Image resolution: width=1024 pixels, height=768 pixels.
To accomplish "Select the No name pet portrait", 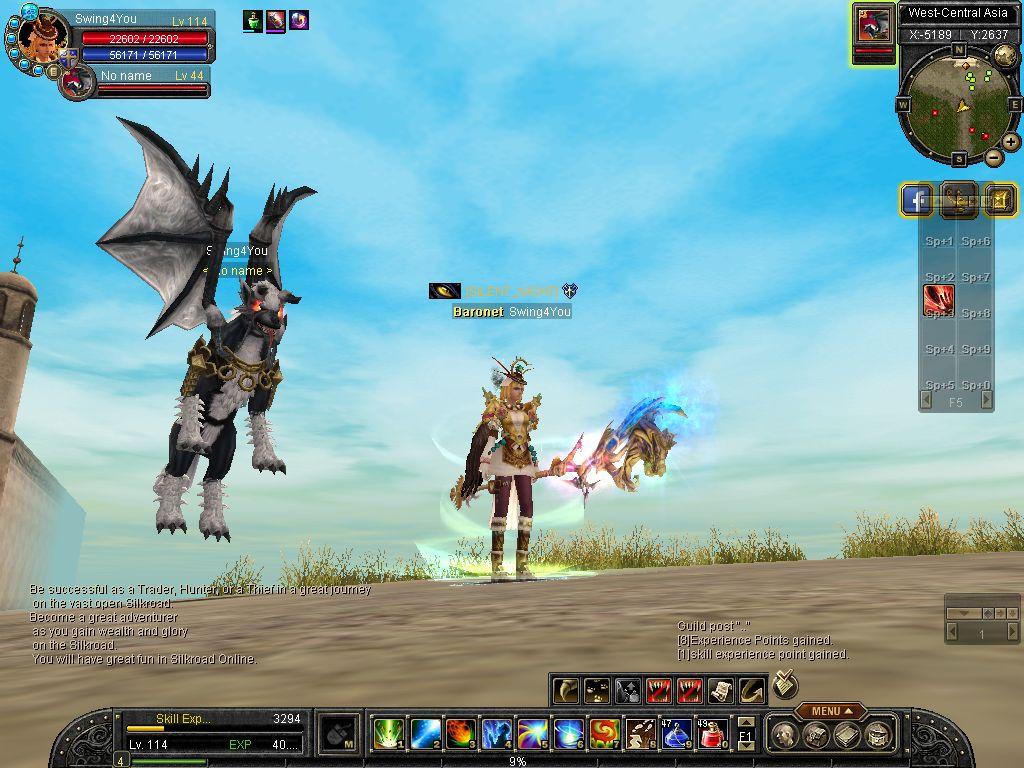I will point(76,82).
